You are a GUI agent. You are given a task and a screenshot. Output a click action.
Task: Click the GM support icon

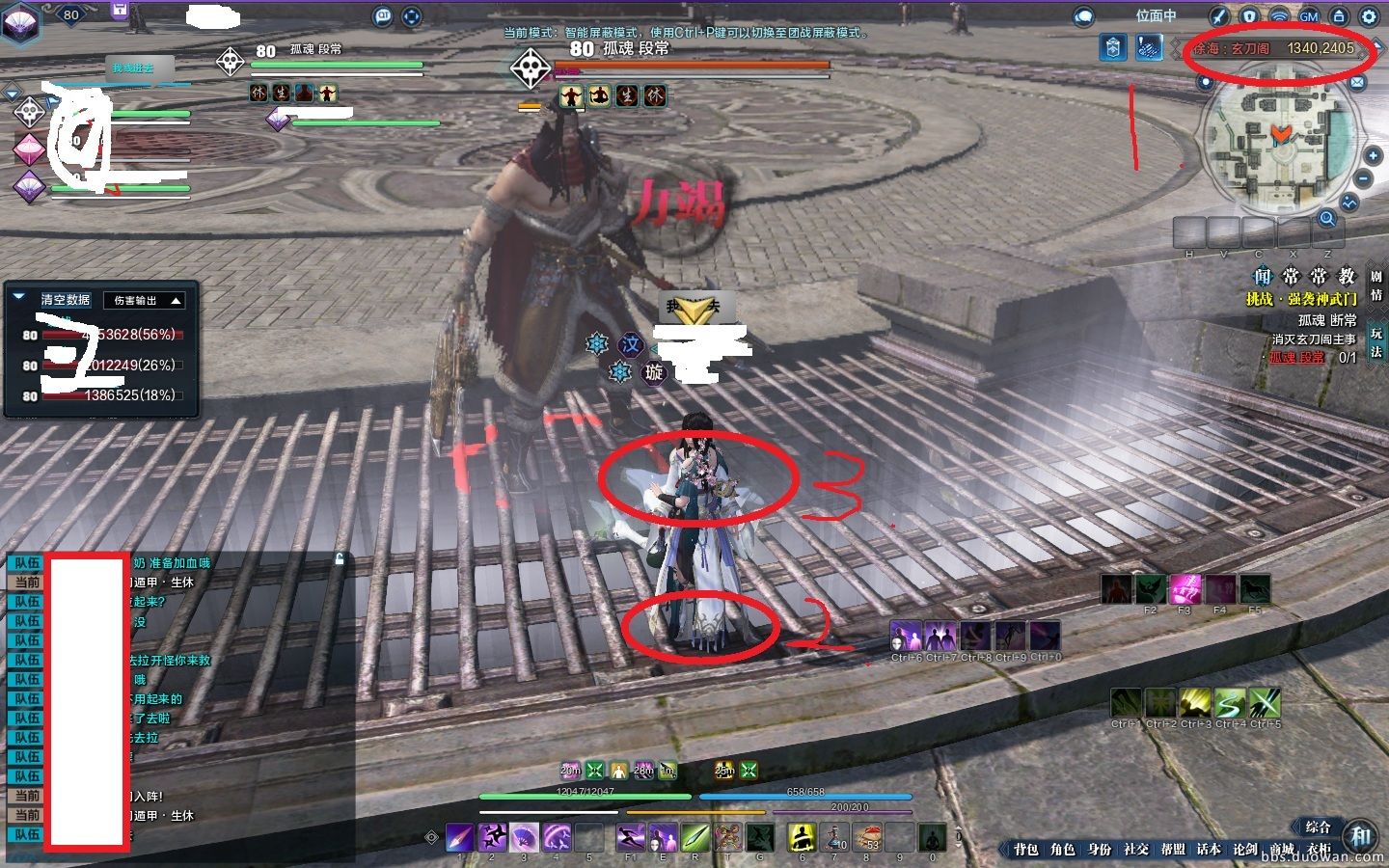(1309, 16)
